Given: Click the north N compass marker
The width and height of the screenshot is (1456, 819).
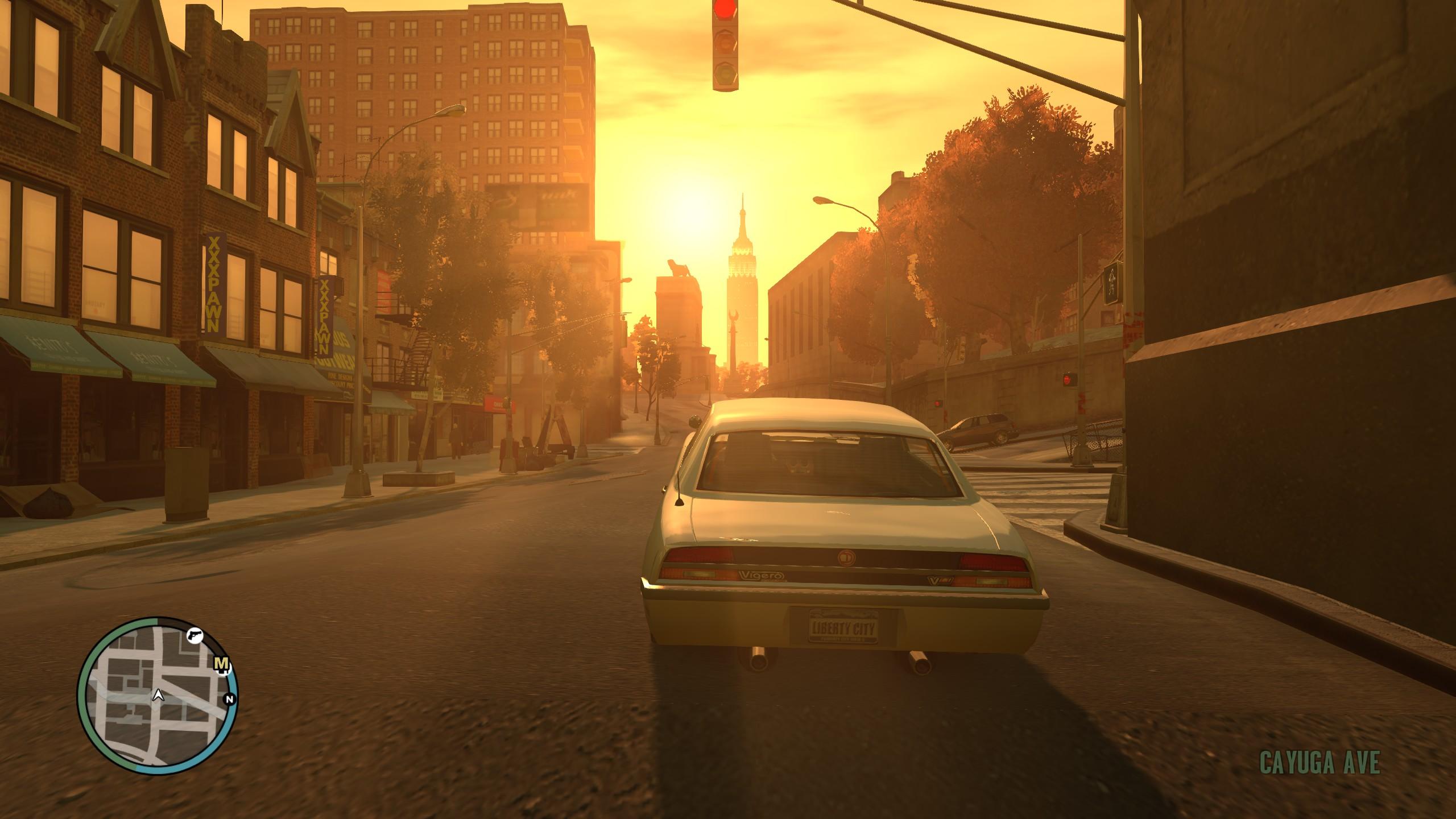Looking at the screenshot, I should tap(230, 700).
